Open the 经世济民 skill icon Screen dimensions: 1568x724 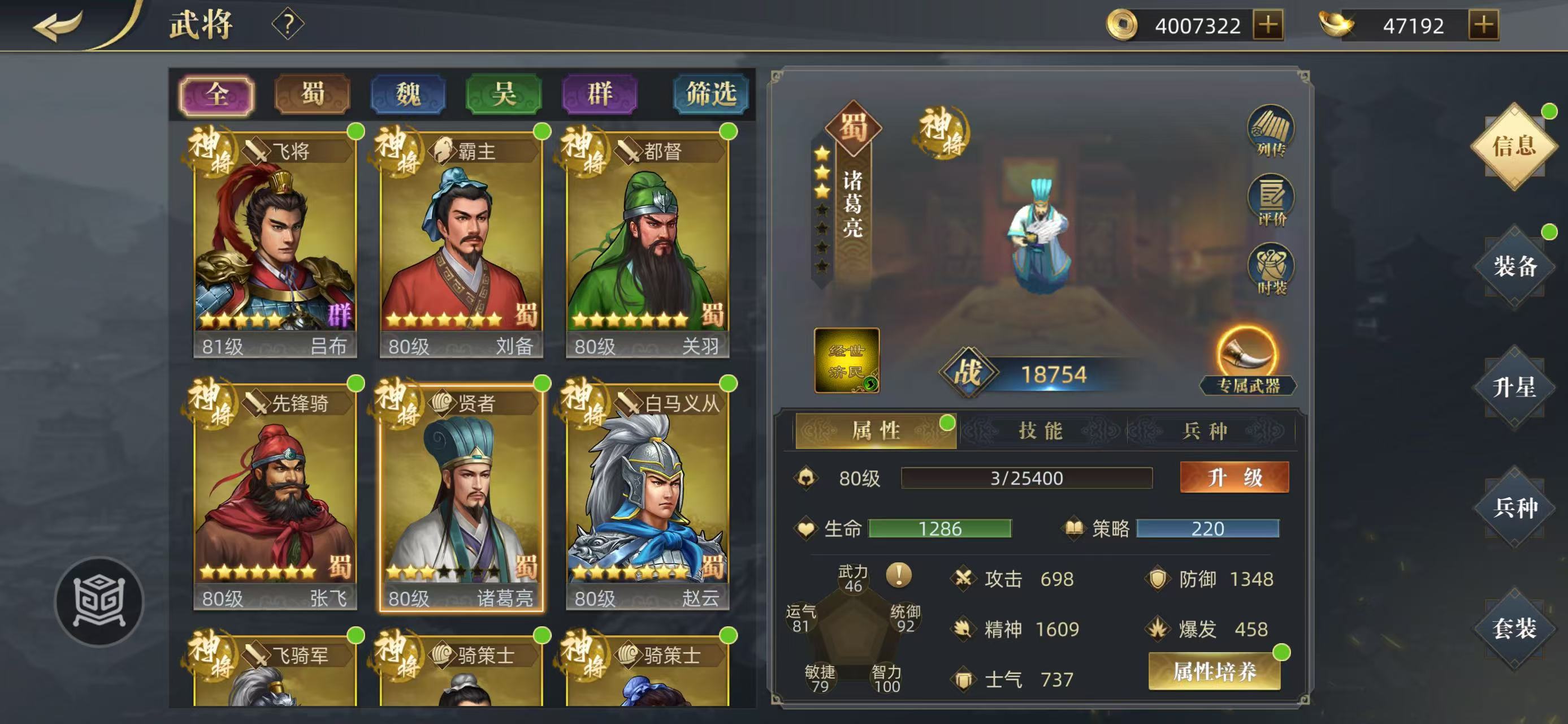[x=846, y=360]
